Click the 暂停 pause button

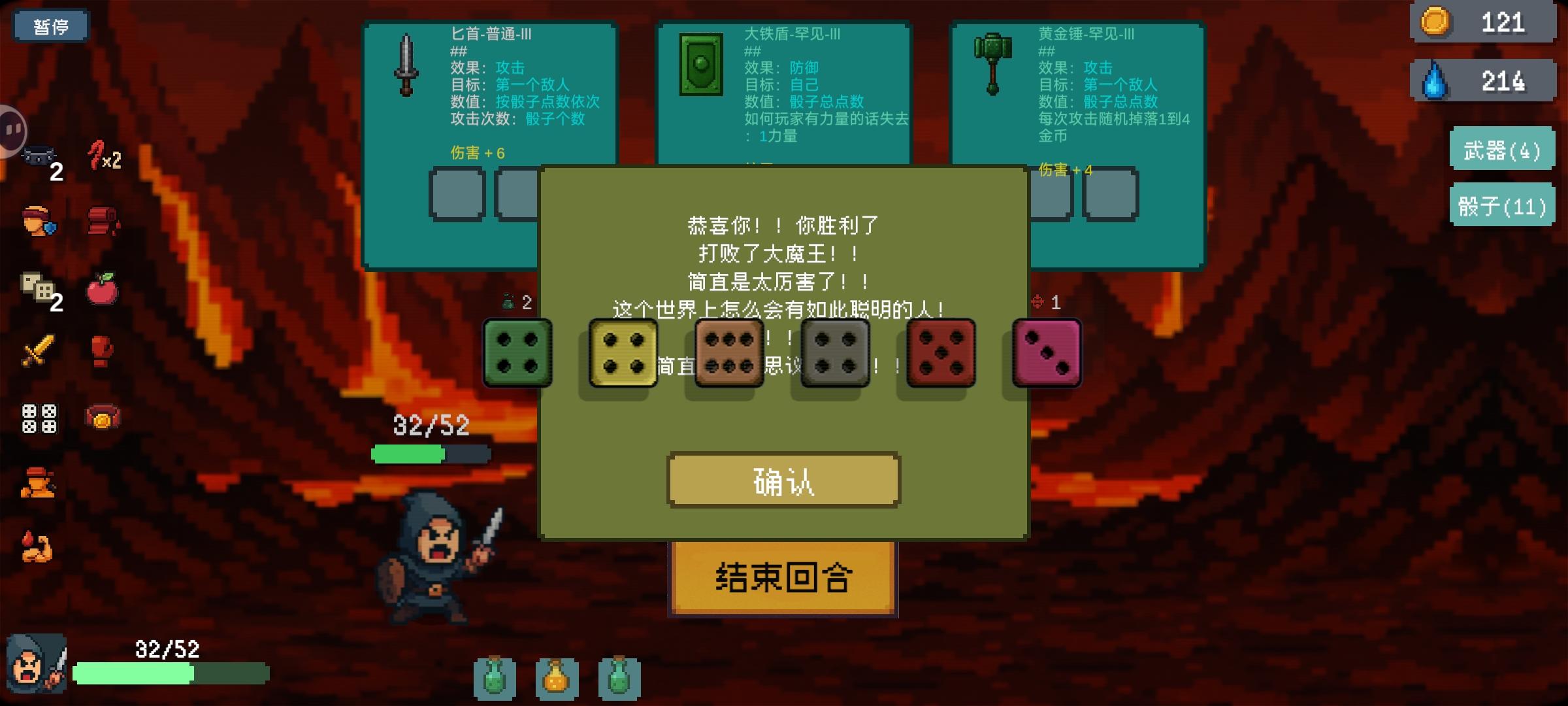tap(51, 26)
